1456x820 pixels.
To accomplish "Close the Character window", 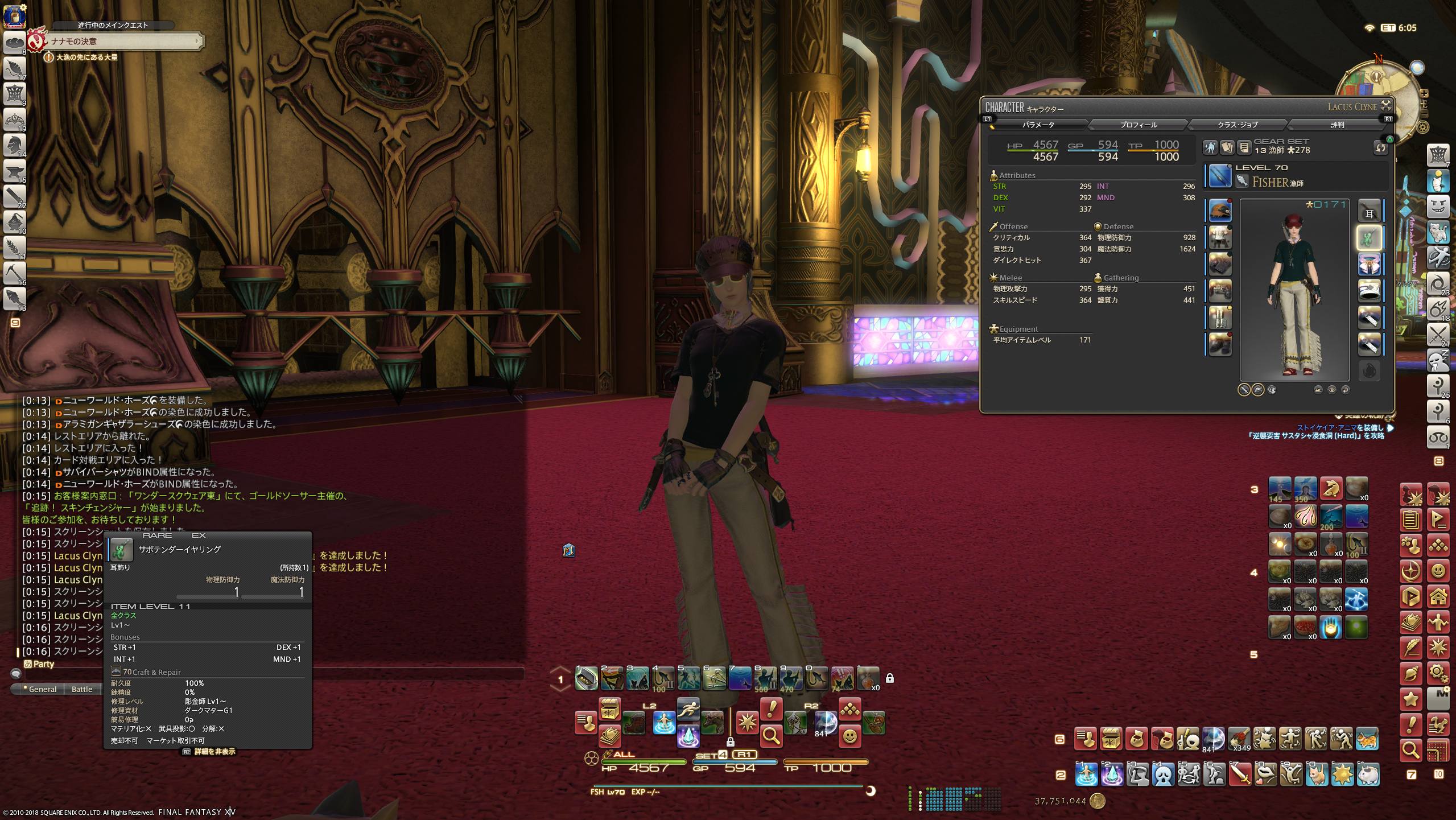I will click(x=1386, y=105).
